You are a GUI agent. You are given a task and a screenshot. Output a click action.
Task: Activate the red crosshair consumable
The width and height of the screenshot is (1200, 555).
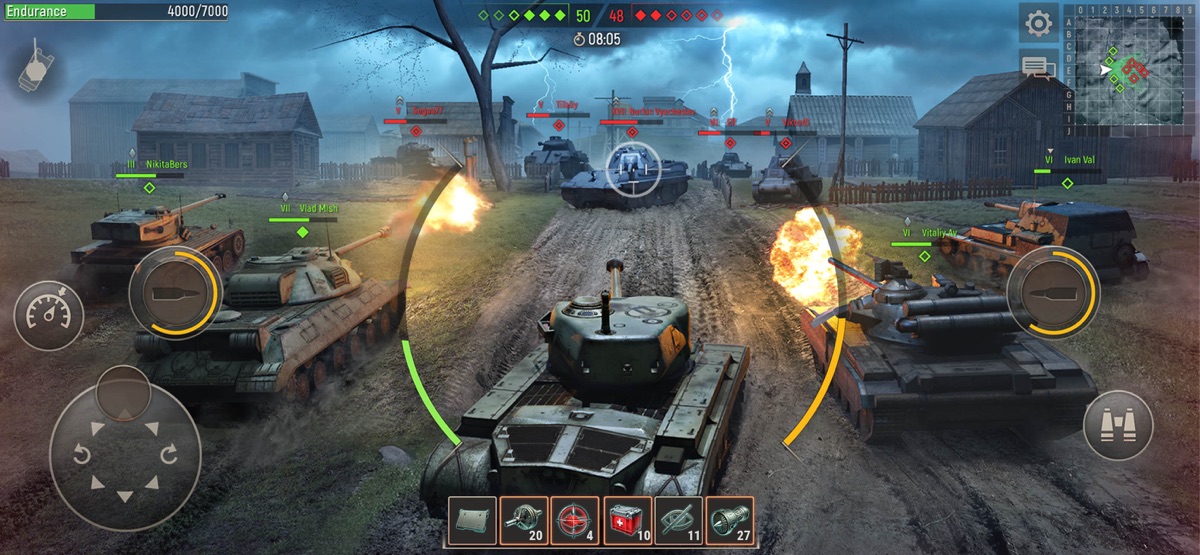[x=575, y=521]
